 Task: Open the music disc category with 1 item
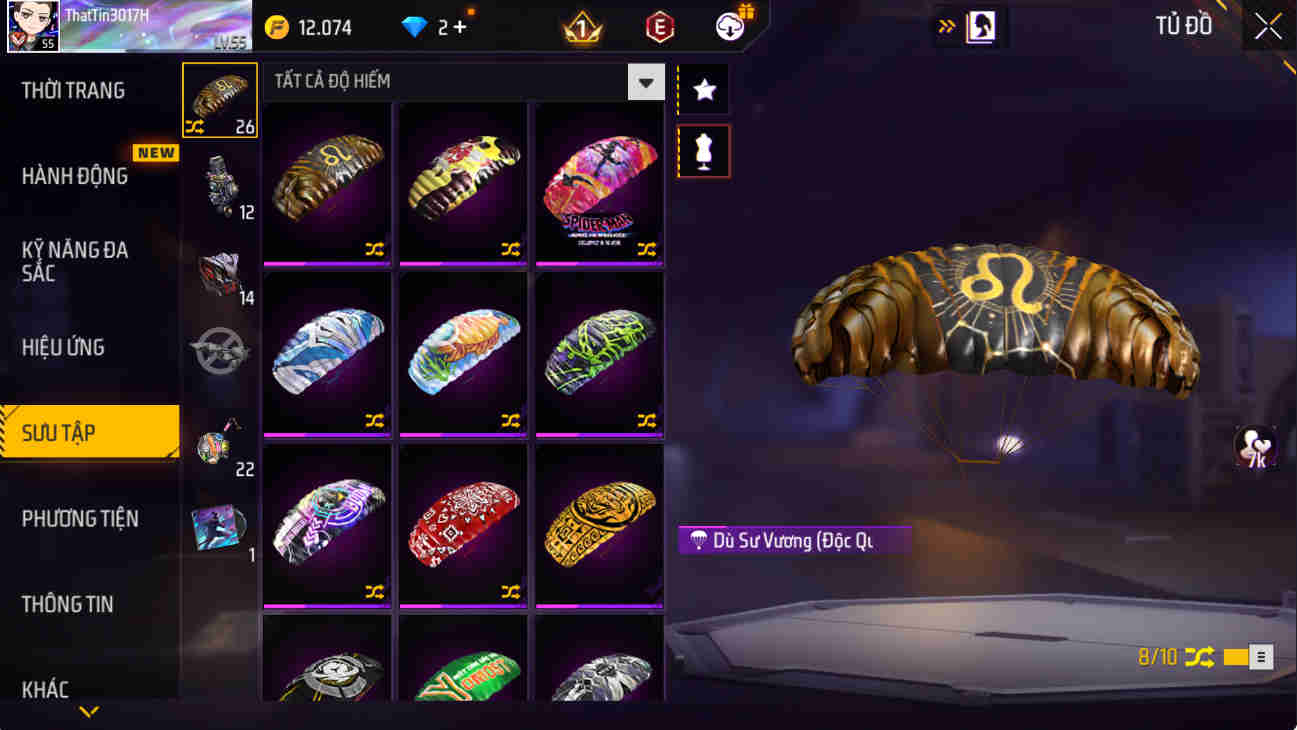[219, 528]
